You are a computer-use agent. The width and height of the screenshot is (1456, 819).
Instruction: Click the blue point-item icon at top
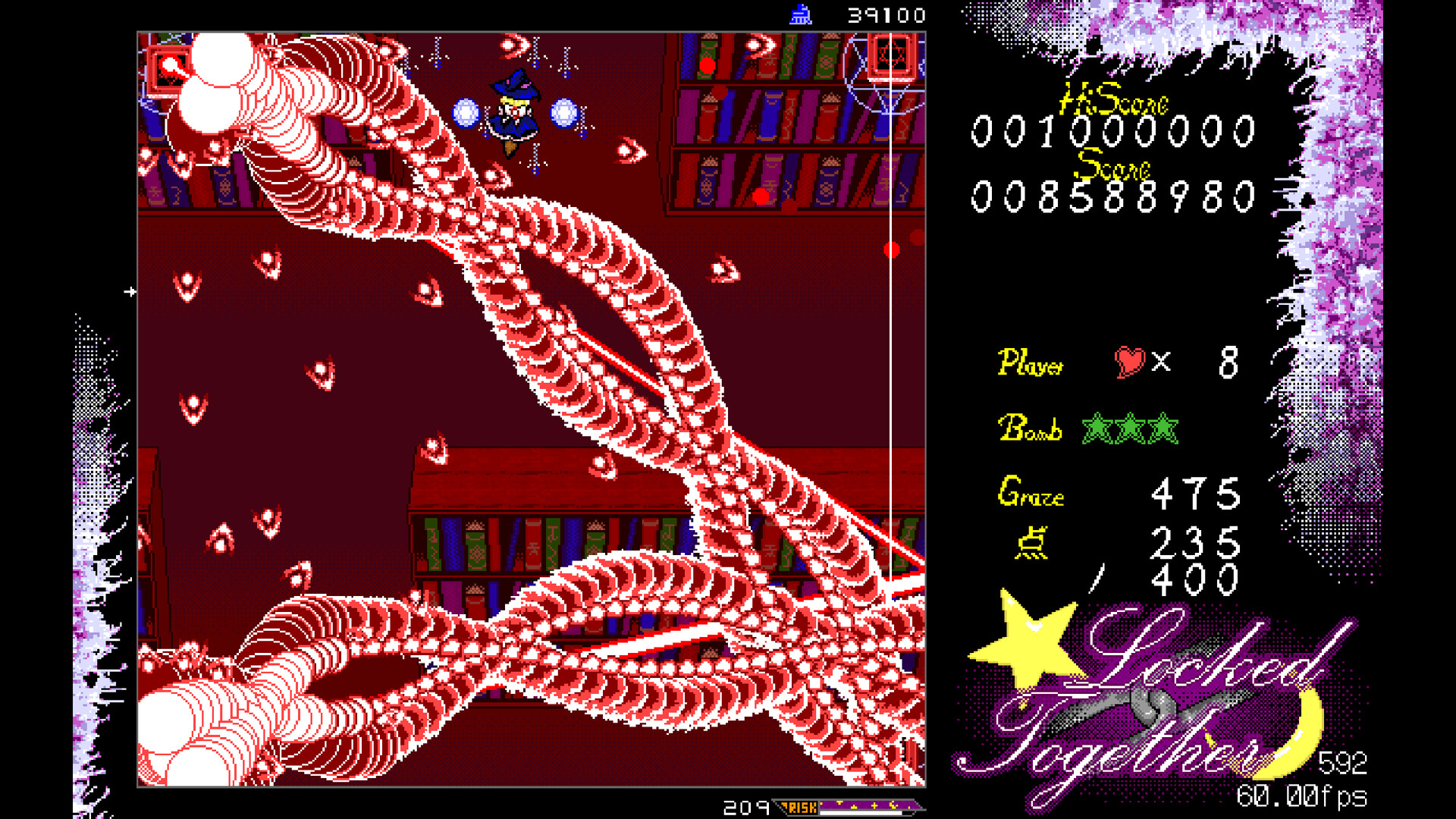click(802, 13)
